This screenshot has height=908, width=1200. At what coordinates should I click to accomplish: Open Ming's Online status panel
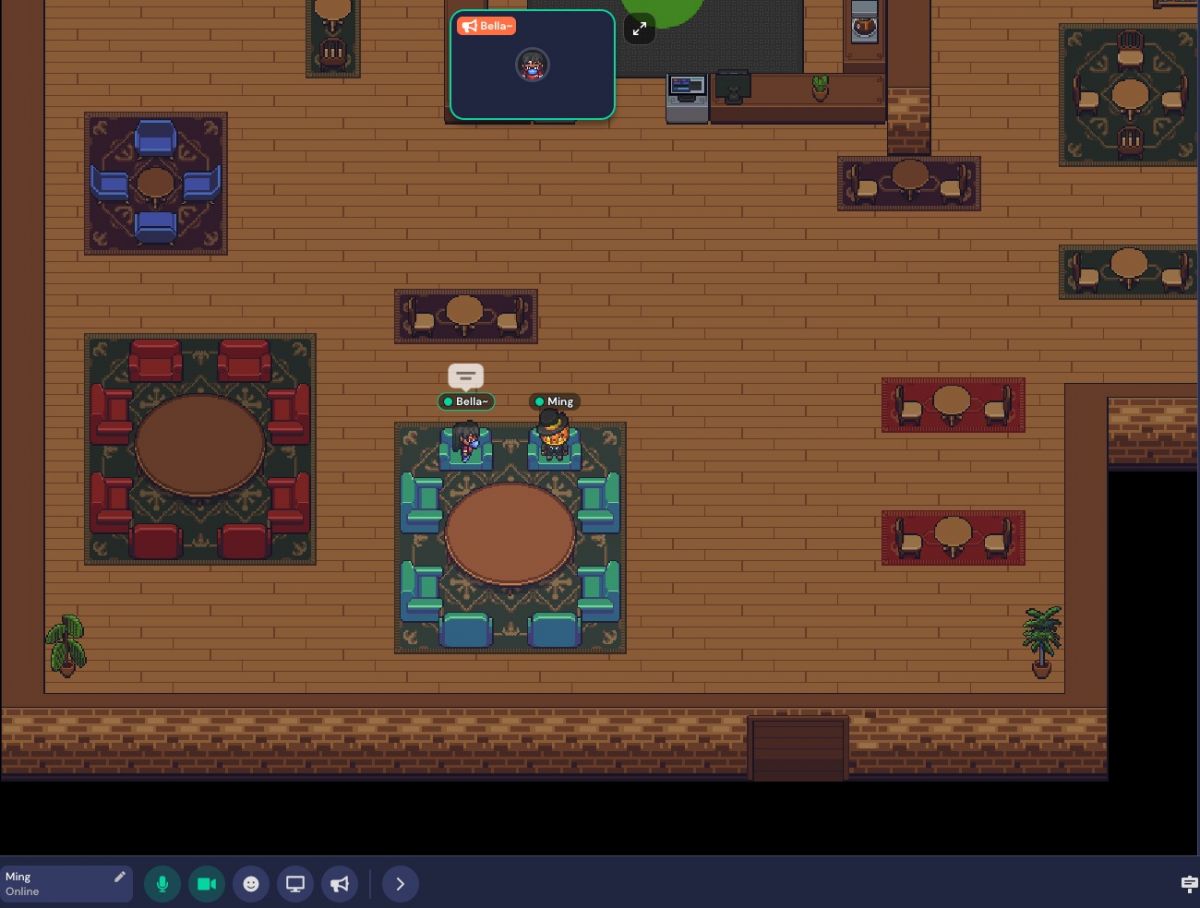(x=55, y=884)
